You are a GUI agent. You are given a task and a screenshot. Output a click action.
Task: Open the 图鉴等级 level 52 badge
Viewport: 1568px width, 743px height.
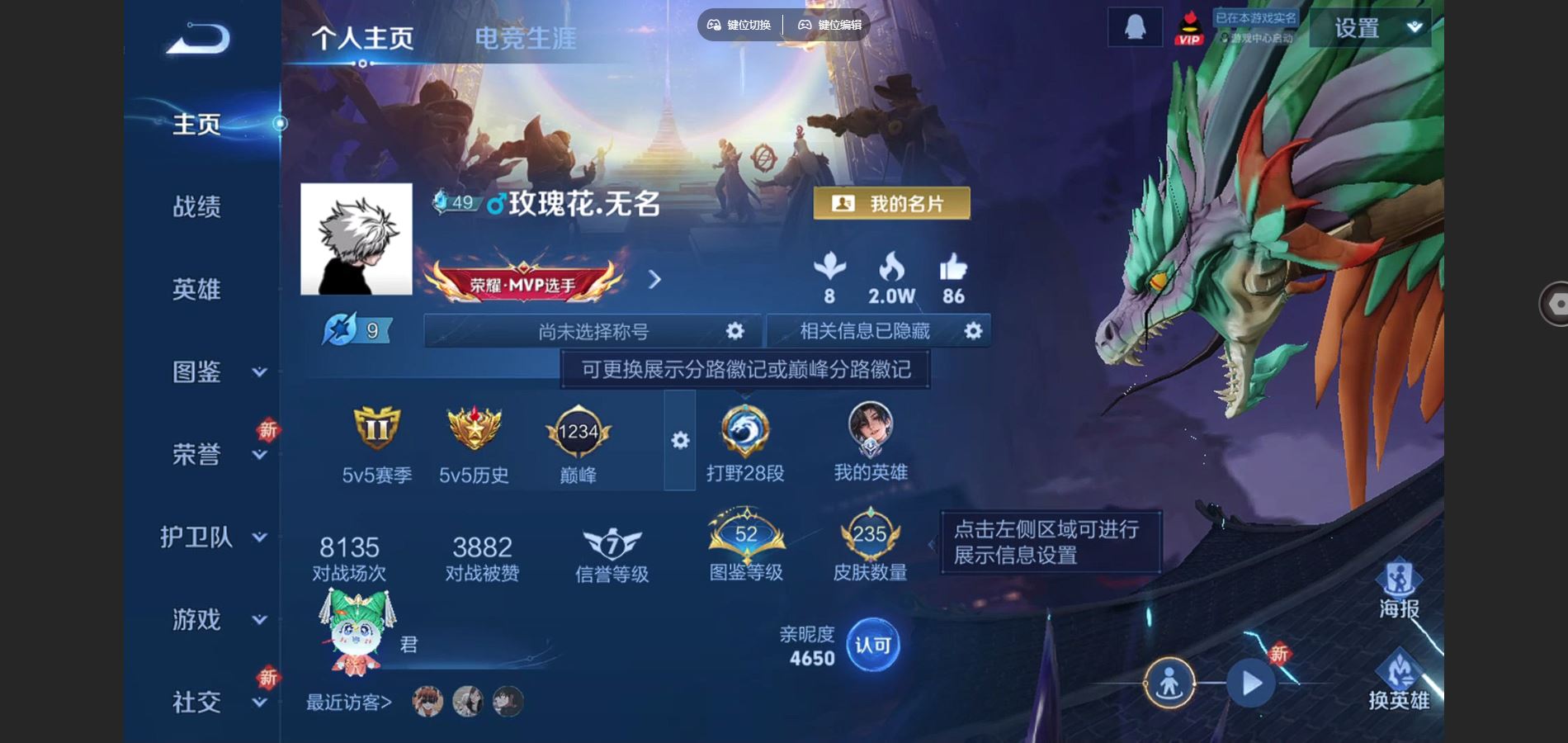point(745,535)
